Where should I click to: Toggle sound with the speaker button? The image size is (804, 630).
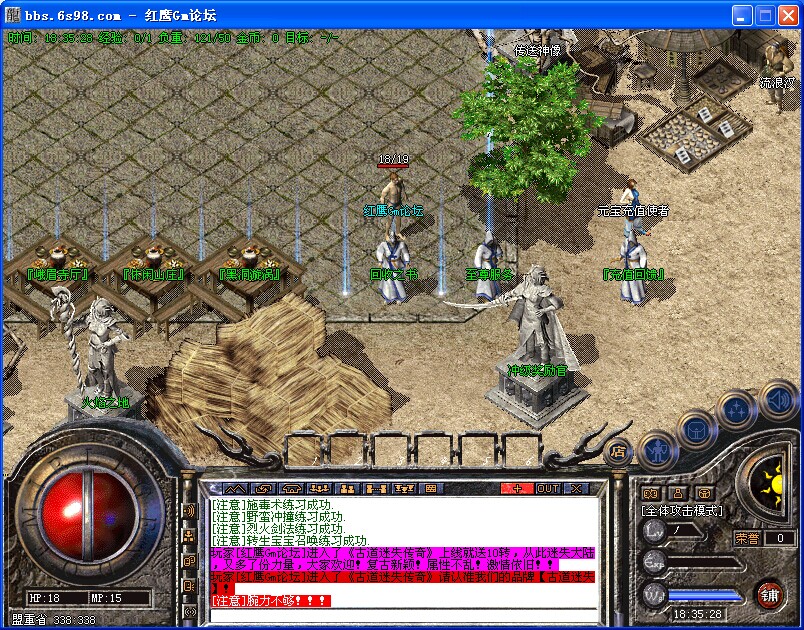779,400
